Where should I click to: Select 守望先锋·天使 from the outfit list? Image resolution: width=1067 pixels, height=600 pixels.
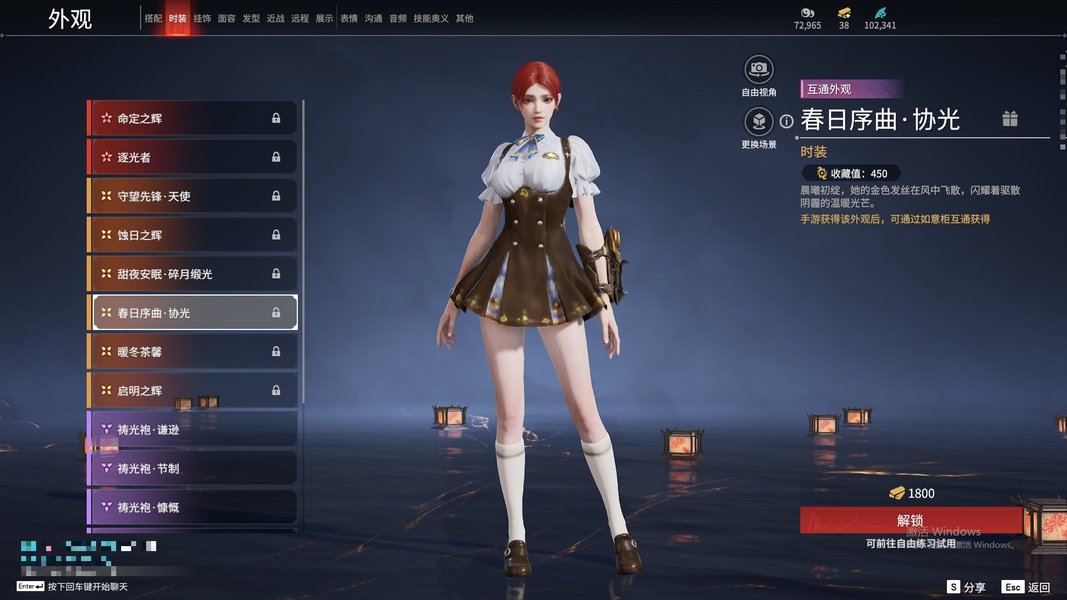coord(192,196)
